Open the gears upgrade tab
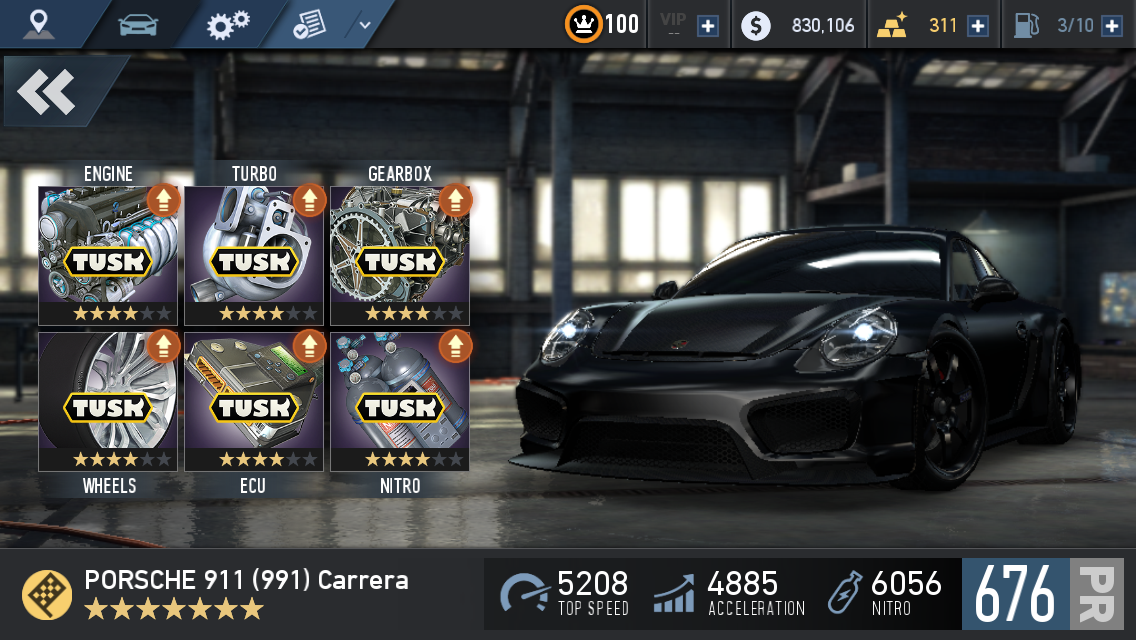 click(x=228, y=24)
